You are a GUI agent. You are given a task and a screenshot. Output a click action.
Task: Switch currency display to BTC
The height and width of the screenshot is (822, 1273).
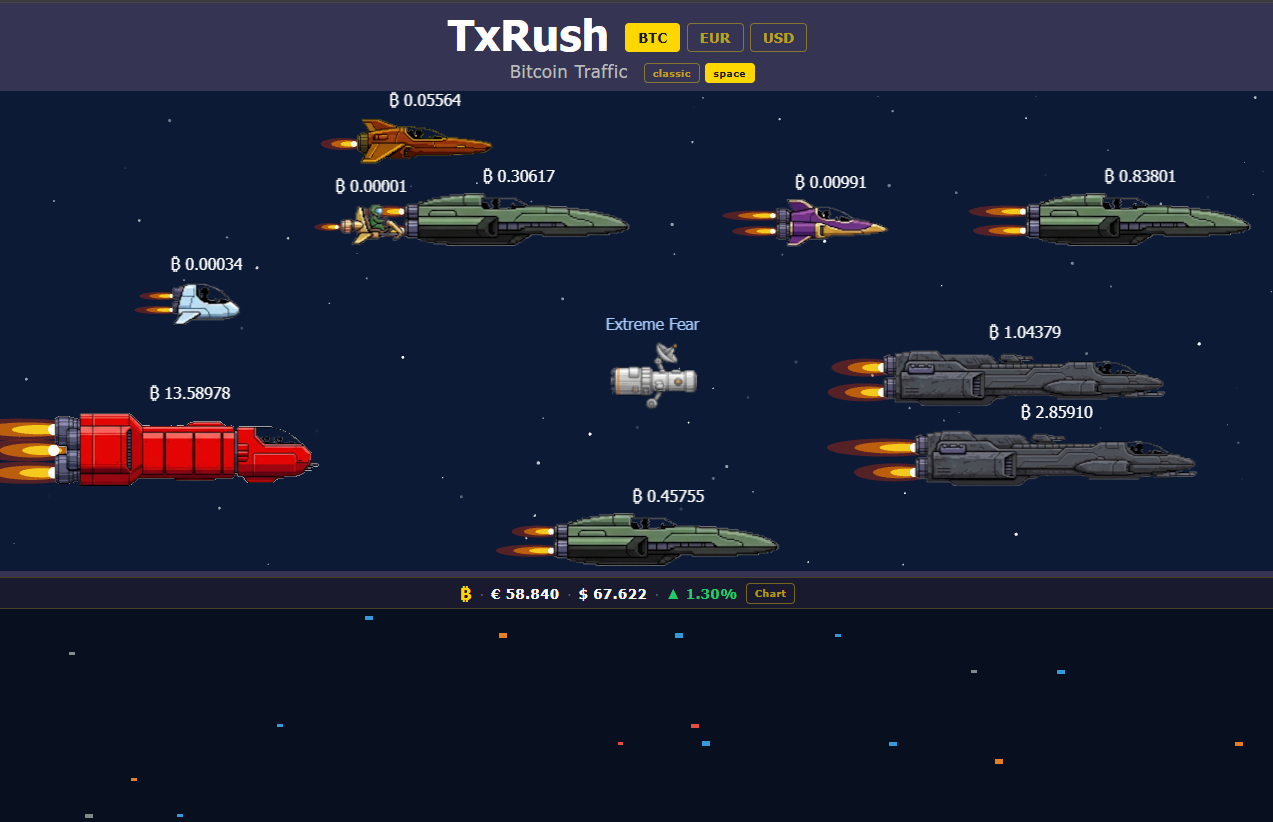click(652, 38)
